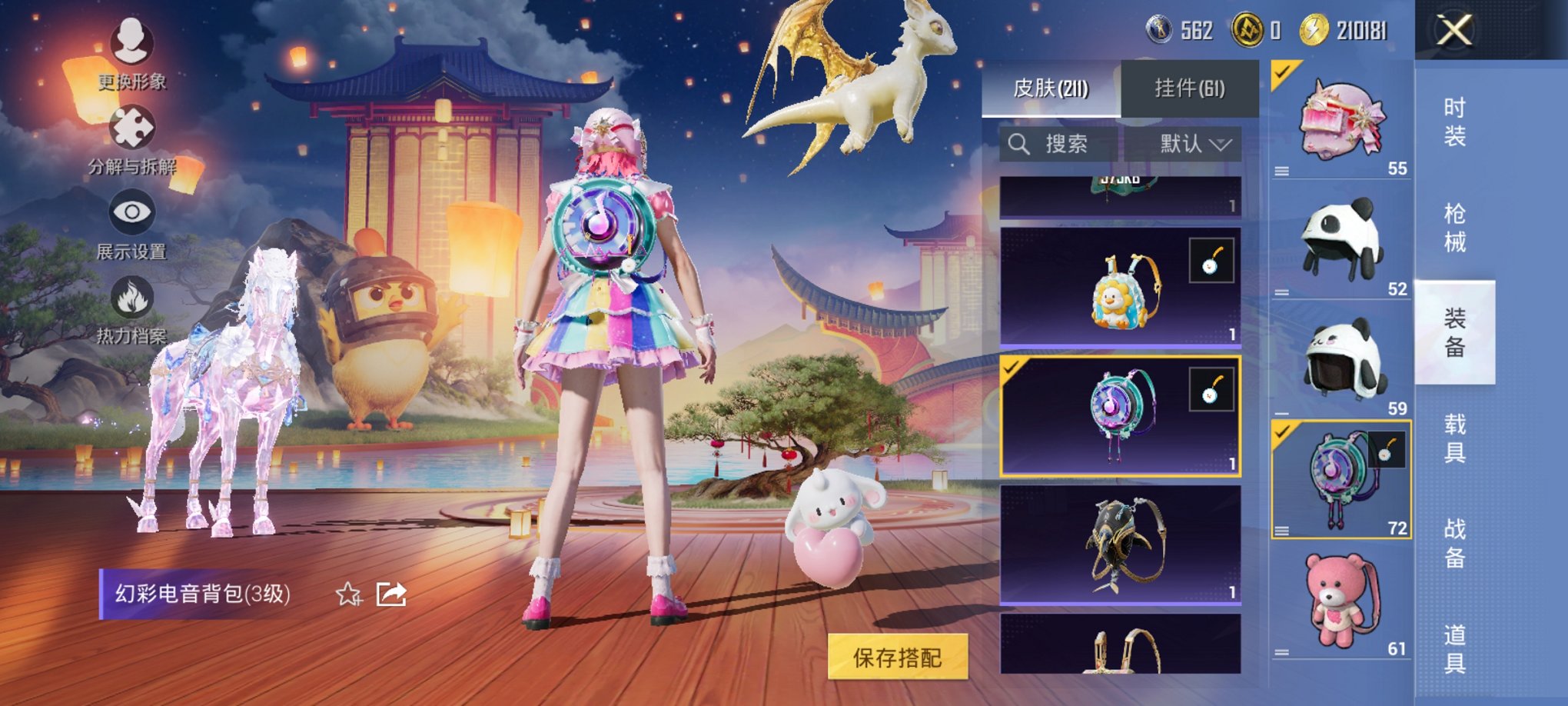
Task: Open the search 搜索 magnifier
Action: coord(1020,142)
